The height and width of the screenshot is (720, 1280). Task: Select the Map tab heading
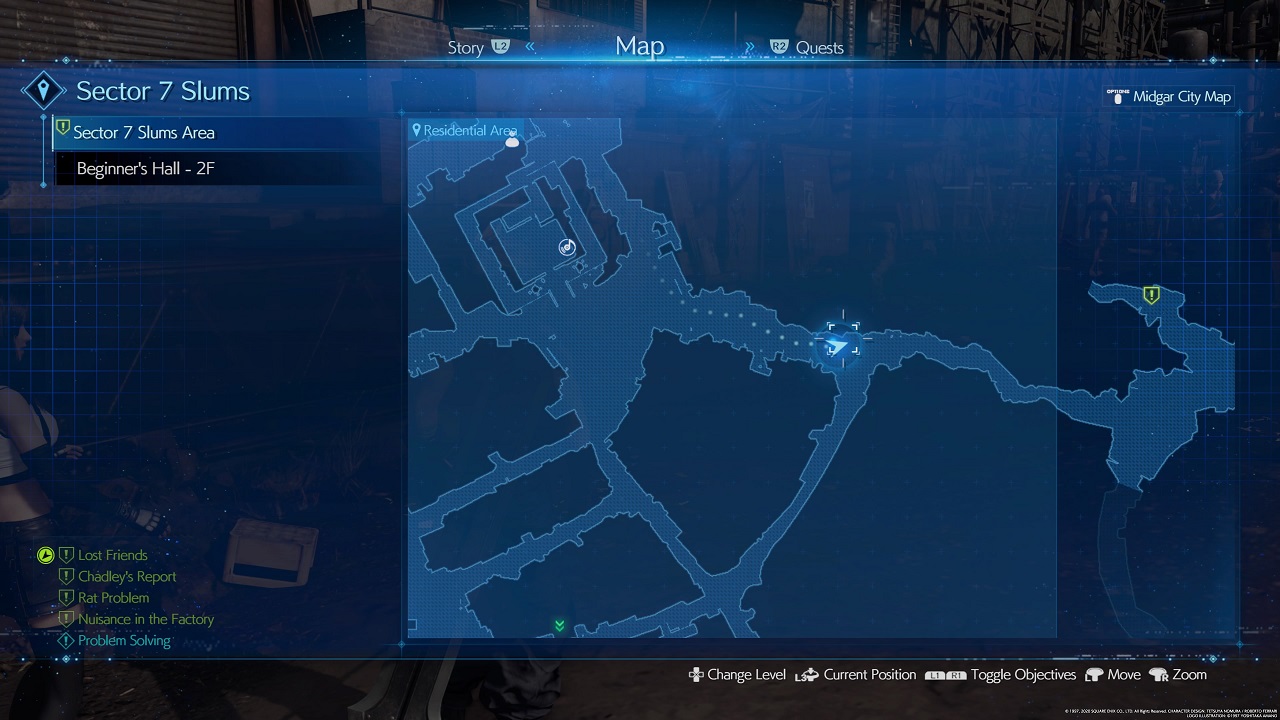[640, 46]
